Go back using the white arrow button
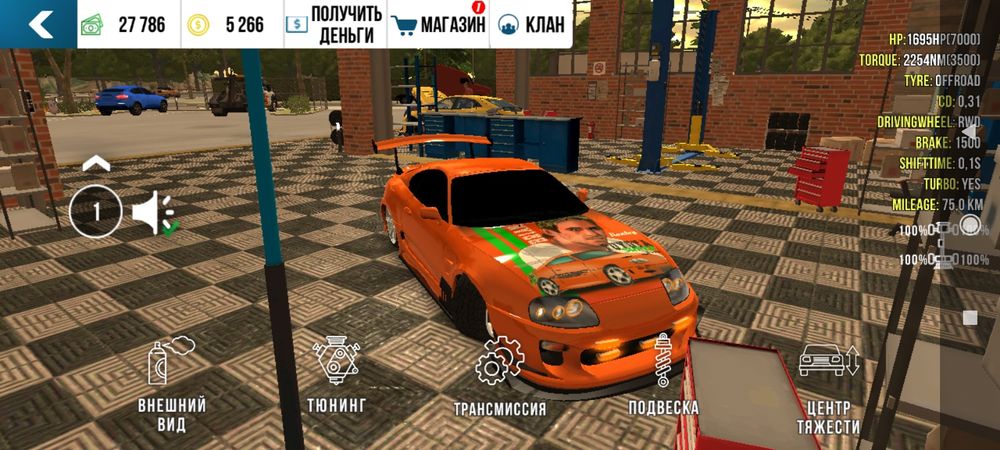1000x450 pixels. (x=39, y=24)
